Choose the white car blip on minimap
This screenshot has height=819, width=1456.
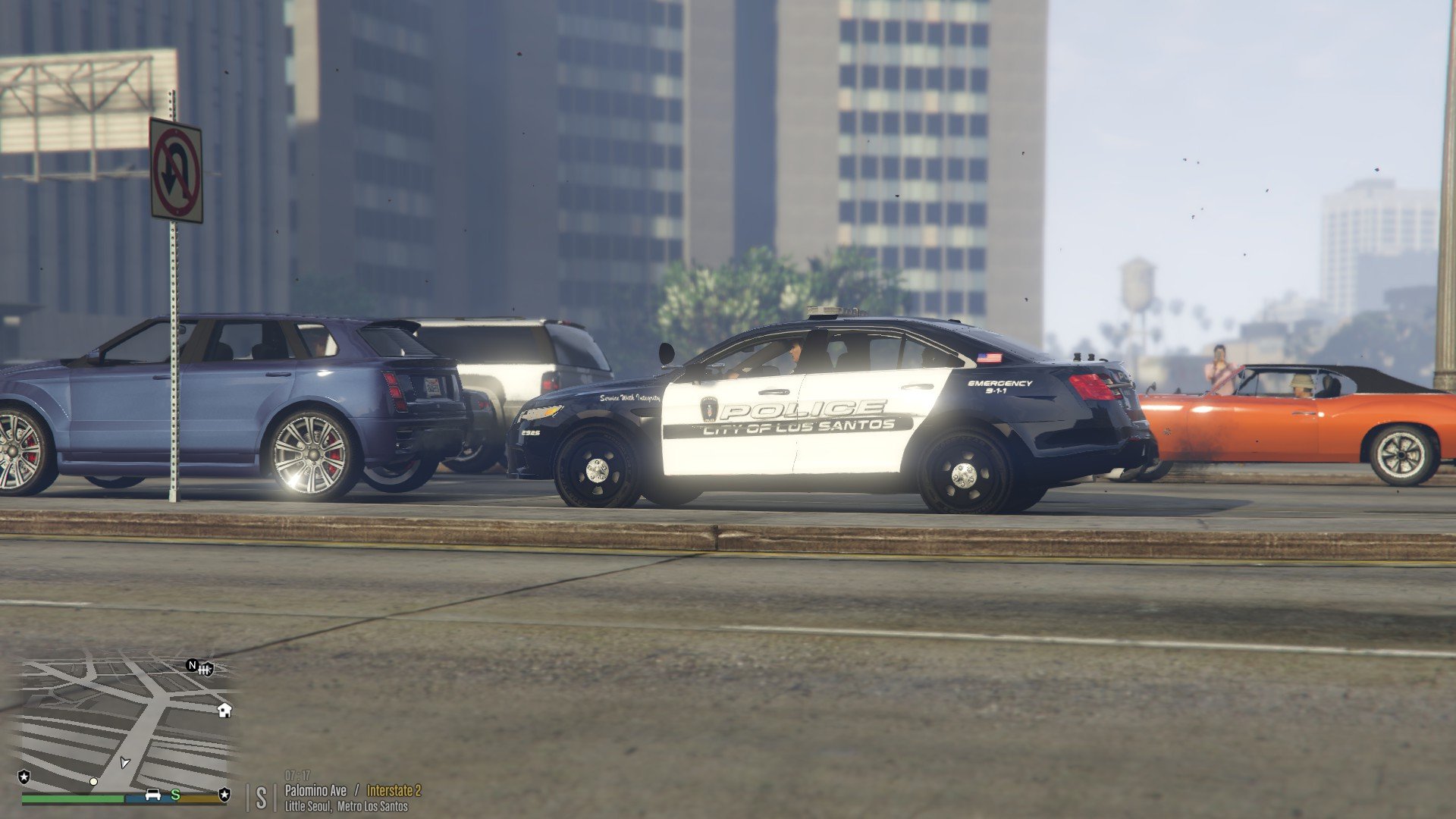tap(152, 795)
